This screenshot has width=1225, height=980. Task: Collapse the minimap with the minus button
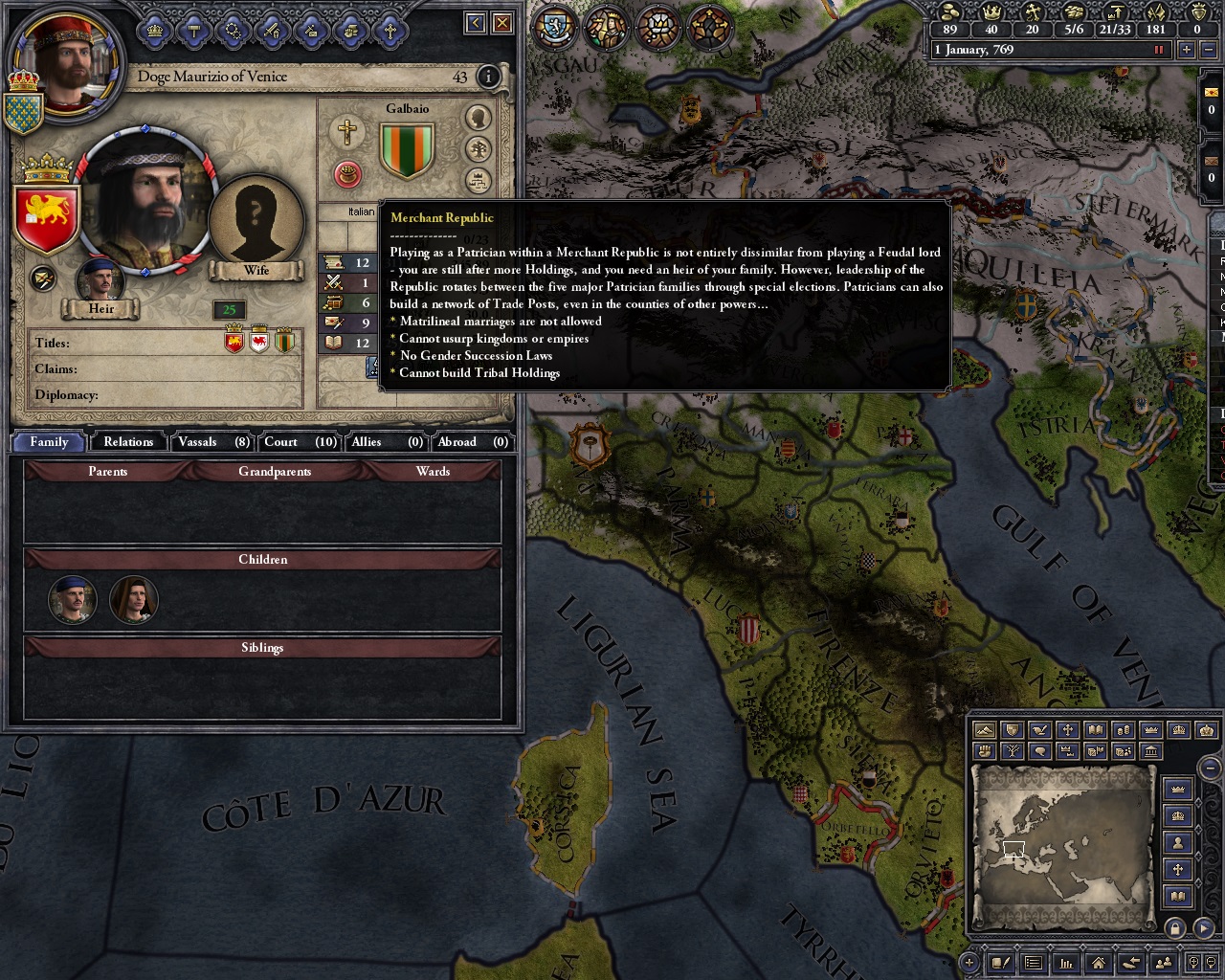tap(1211, 768)
